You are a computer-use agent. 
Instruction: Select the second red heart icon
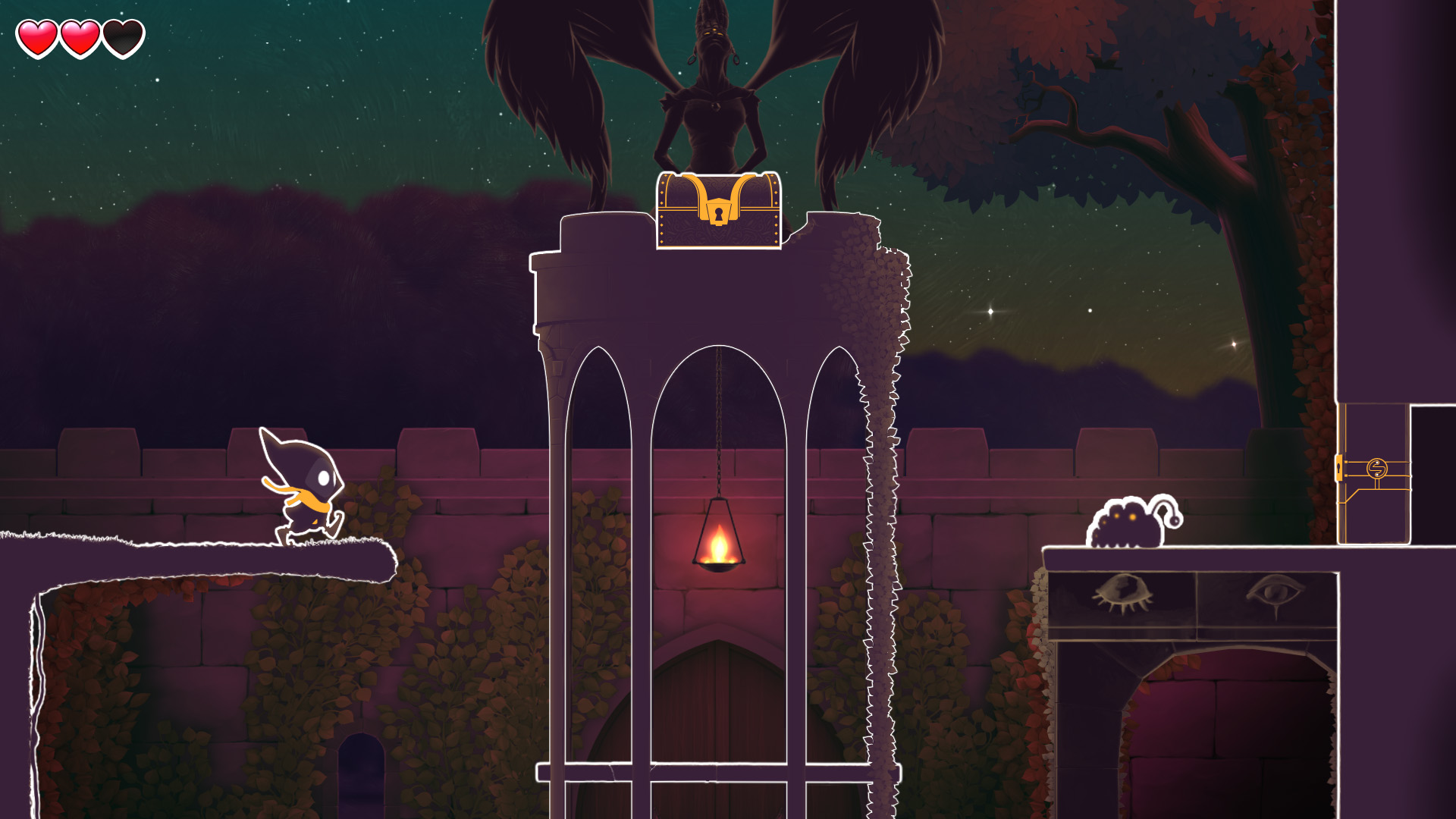pyautogui.click(x=80, y=37)
